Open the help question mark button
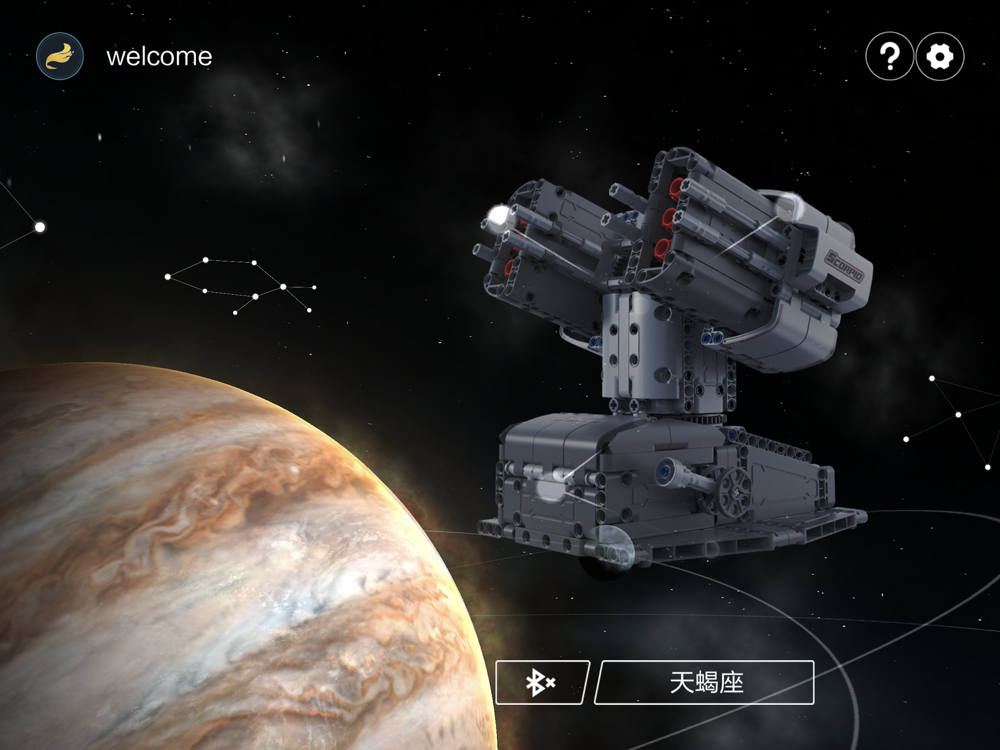This screenshot has height=750, width=1000. click(x=889, y=57)
